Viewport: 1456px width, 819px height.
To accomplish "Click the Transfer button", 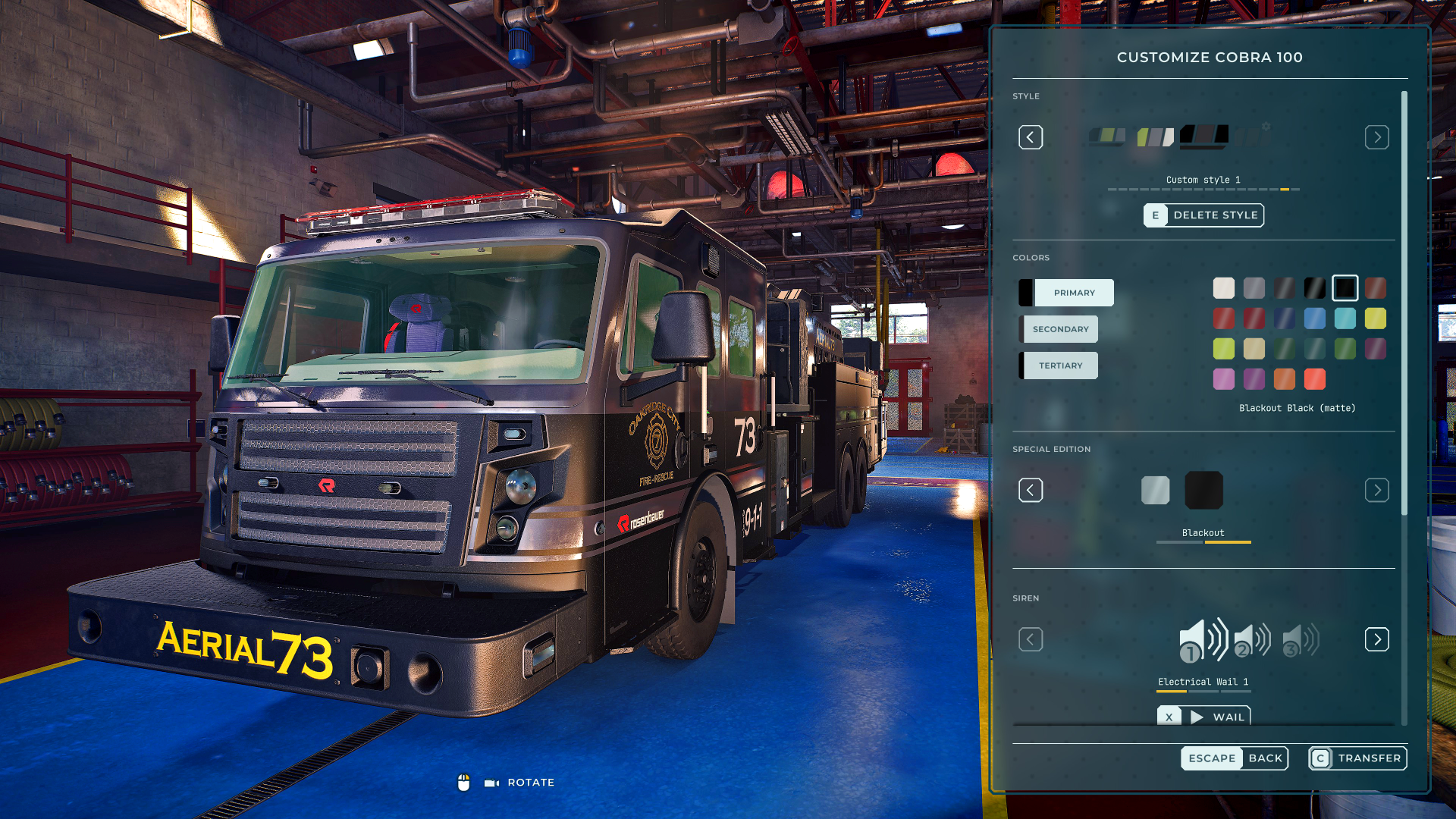I will tap(1357, 758).
